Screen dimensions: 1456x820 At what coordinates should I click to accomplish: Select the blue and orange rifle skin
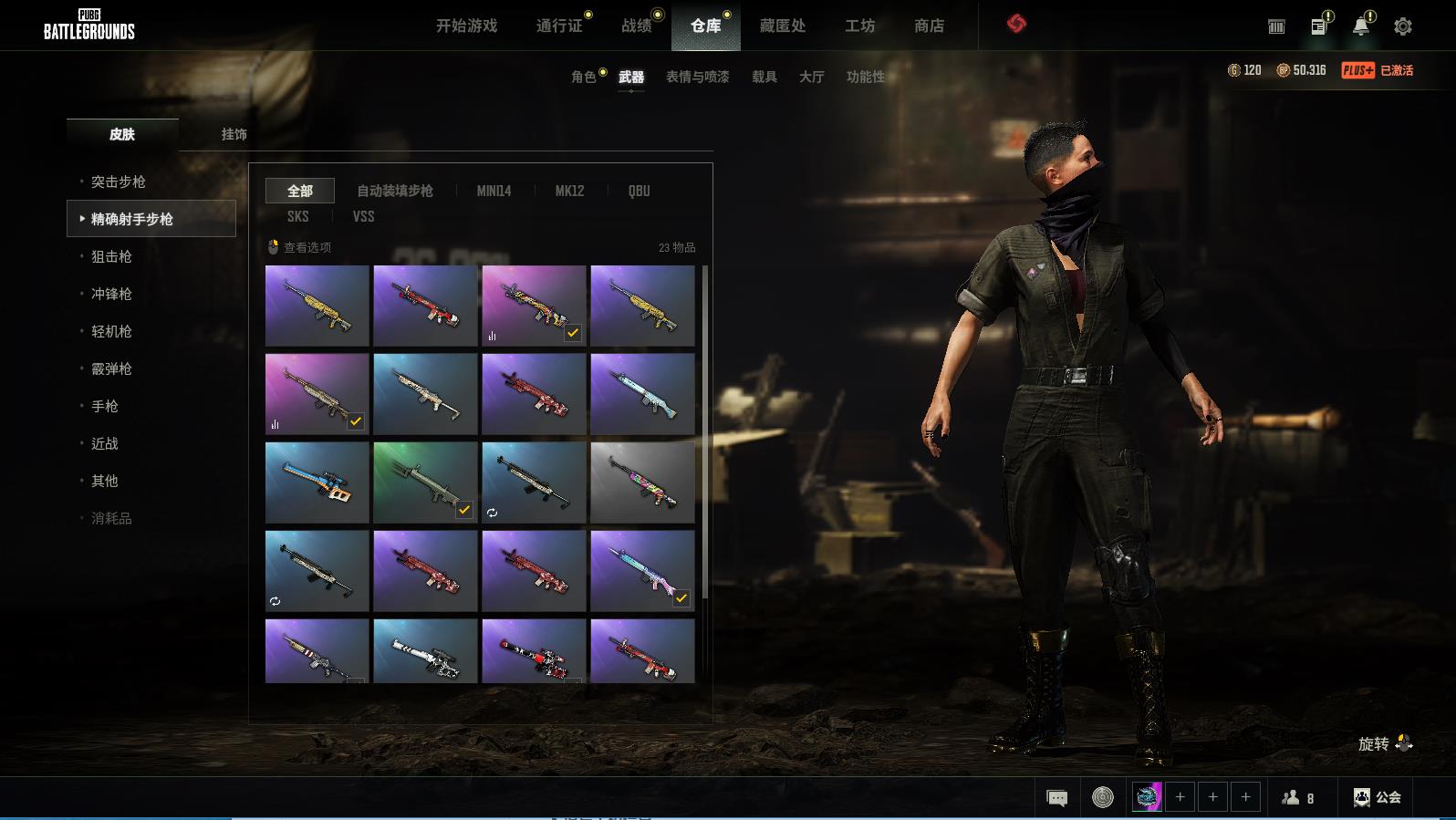(317, 482)
